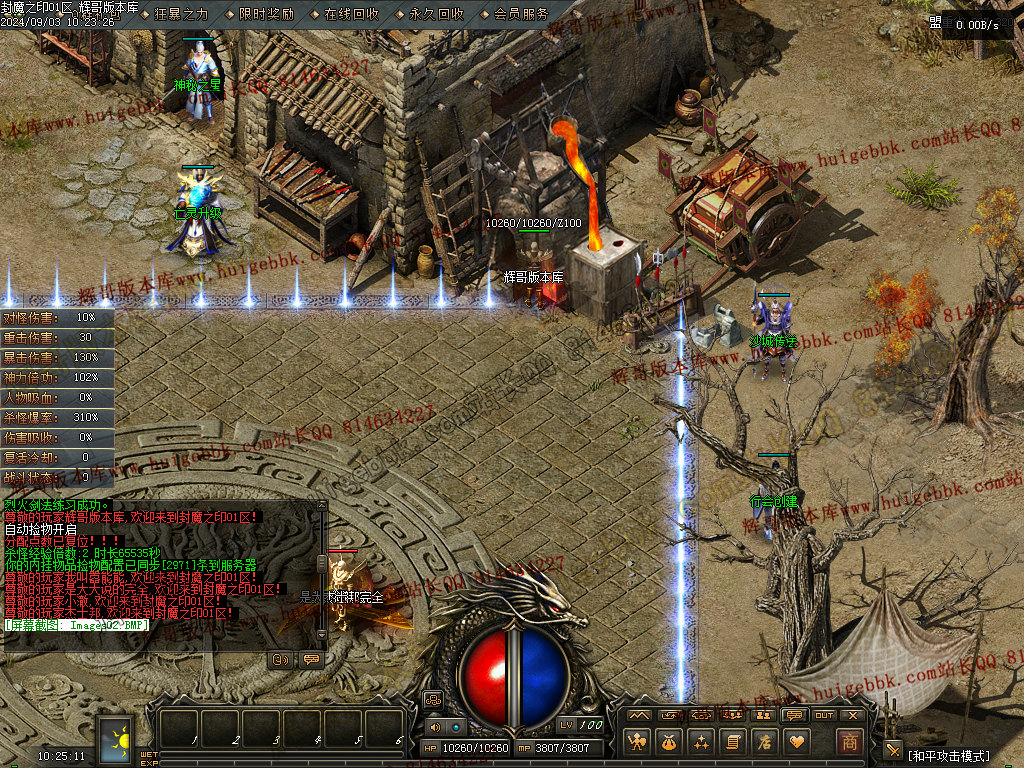Open the 限时奖励 rewards menu
This screenshot has width=1024, height=768.
[x=266, y=14]
